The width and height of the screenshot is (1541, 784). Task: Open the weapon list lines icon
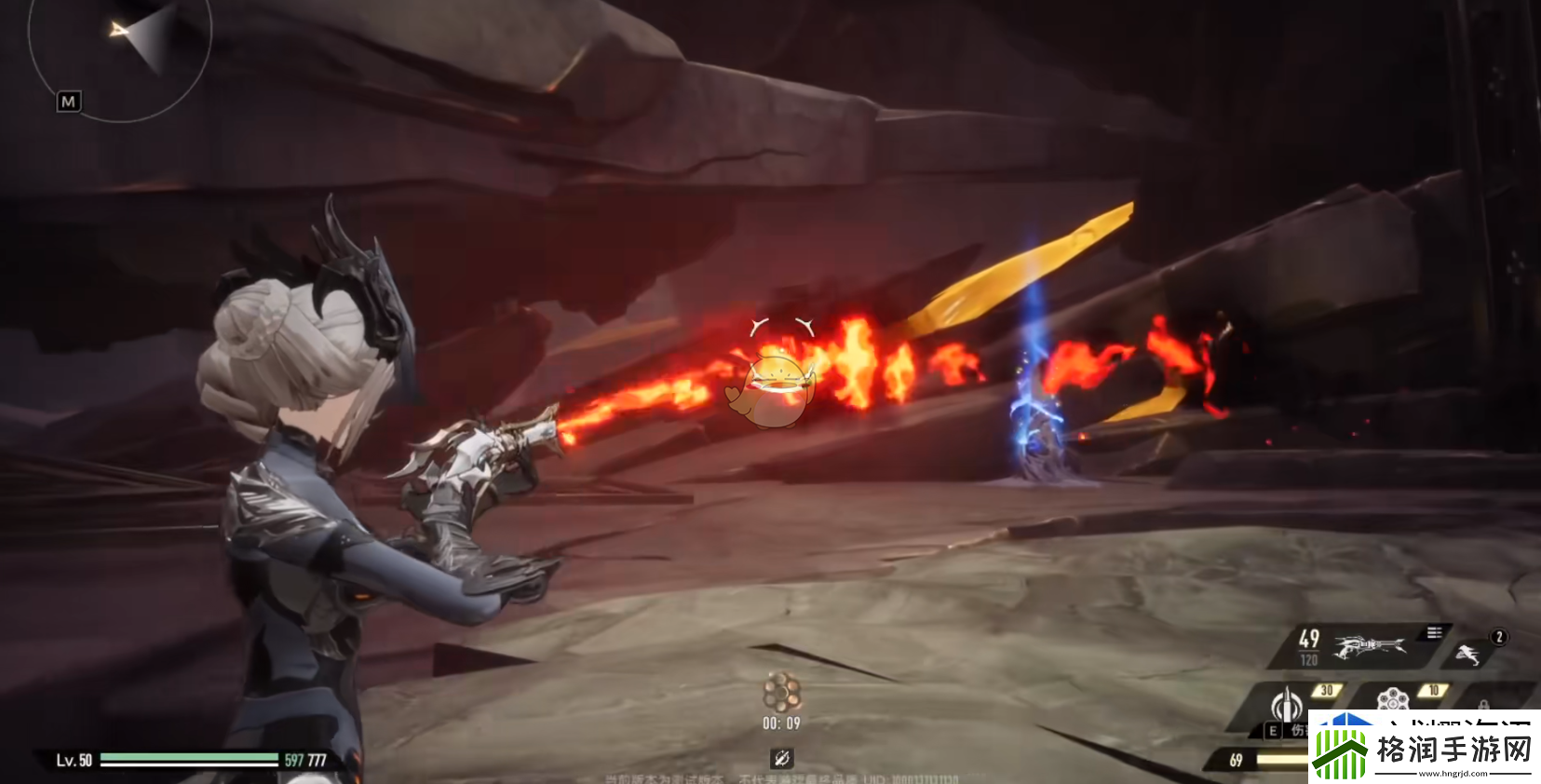pos(1434,633)
